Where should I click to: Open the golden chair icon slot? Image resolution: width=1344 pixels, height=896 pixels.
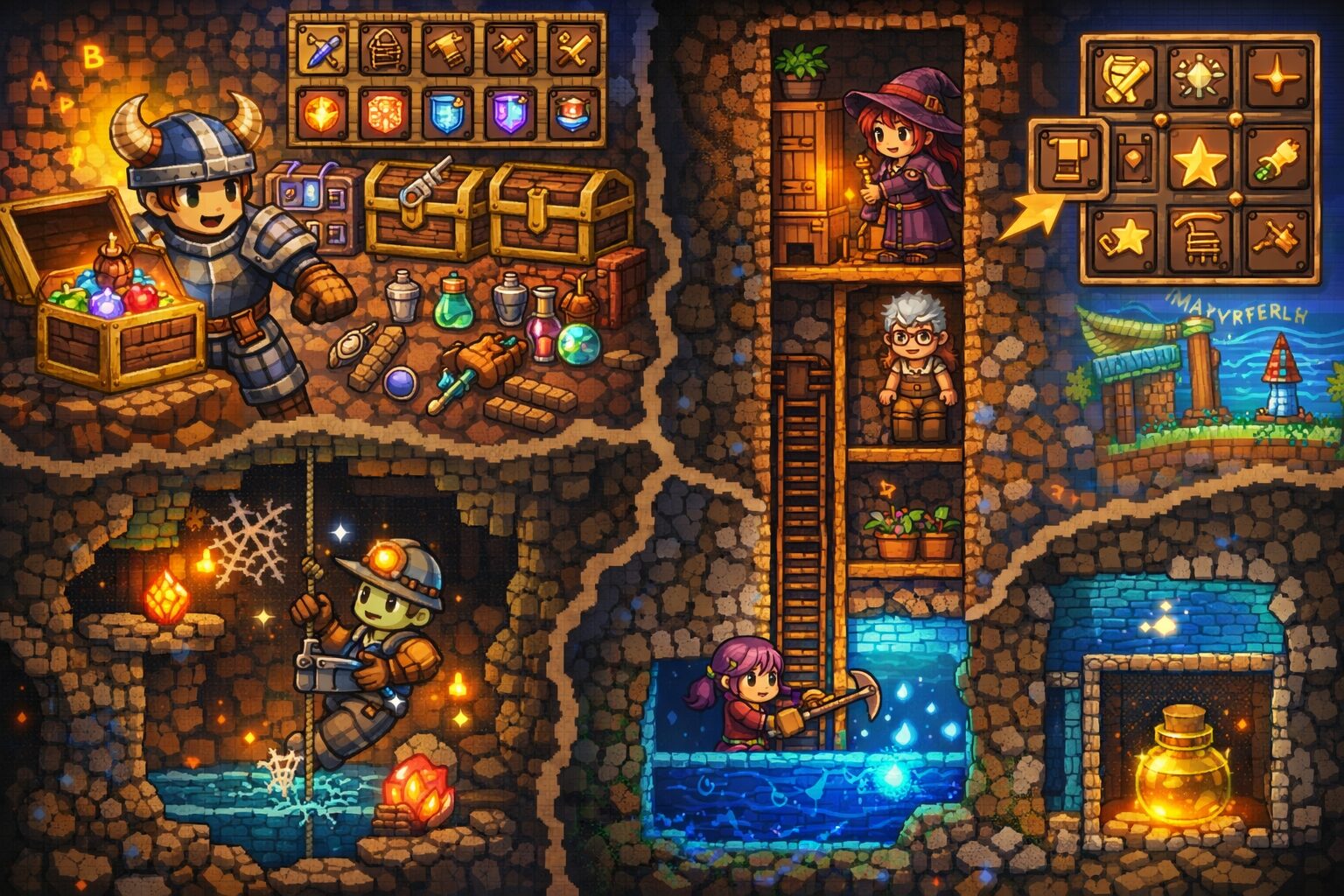point(1199,236)
